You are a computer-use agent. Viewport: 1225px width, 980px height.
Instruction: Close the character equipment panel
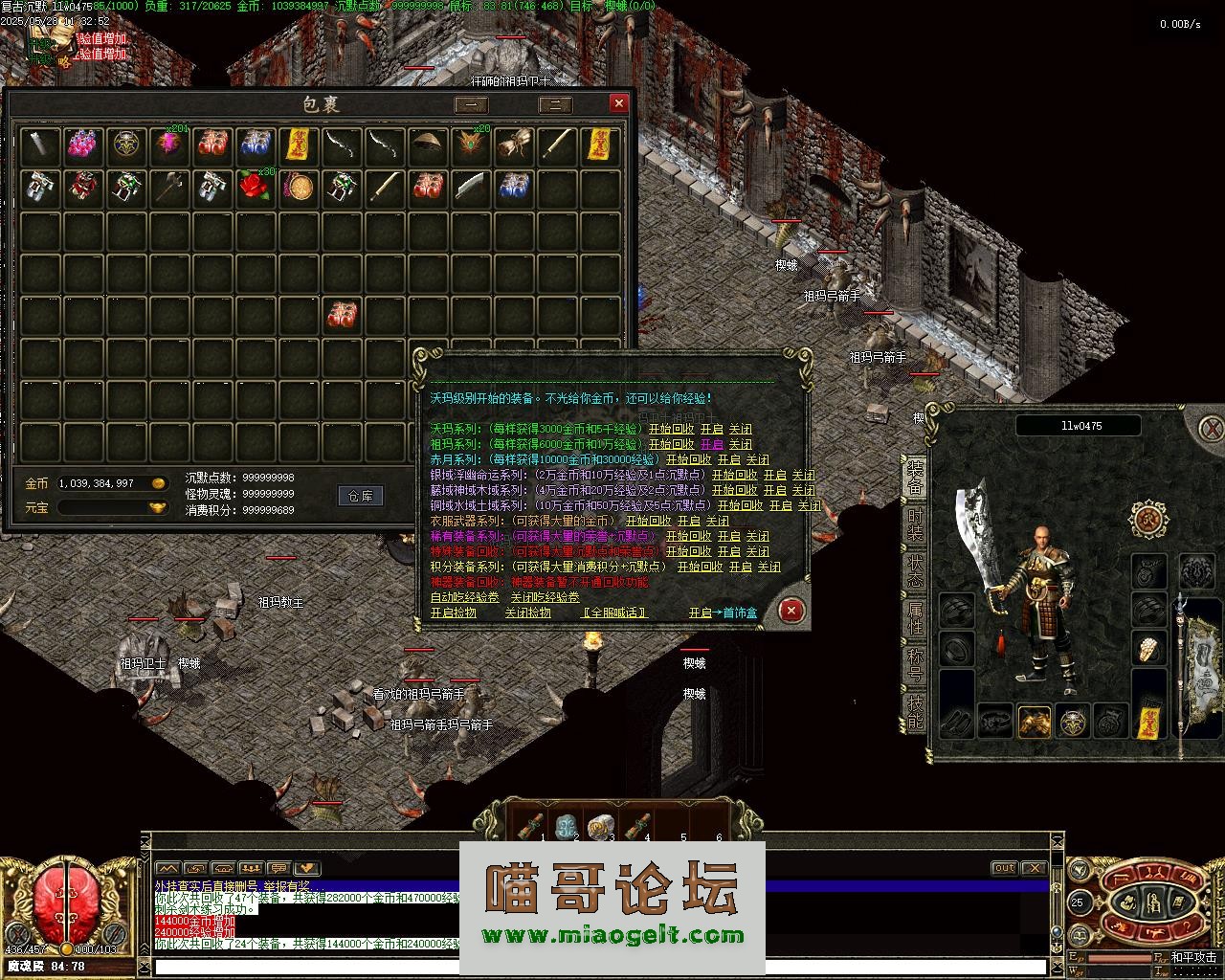(x=1212, y=427)
